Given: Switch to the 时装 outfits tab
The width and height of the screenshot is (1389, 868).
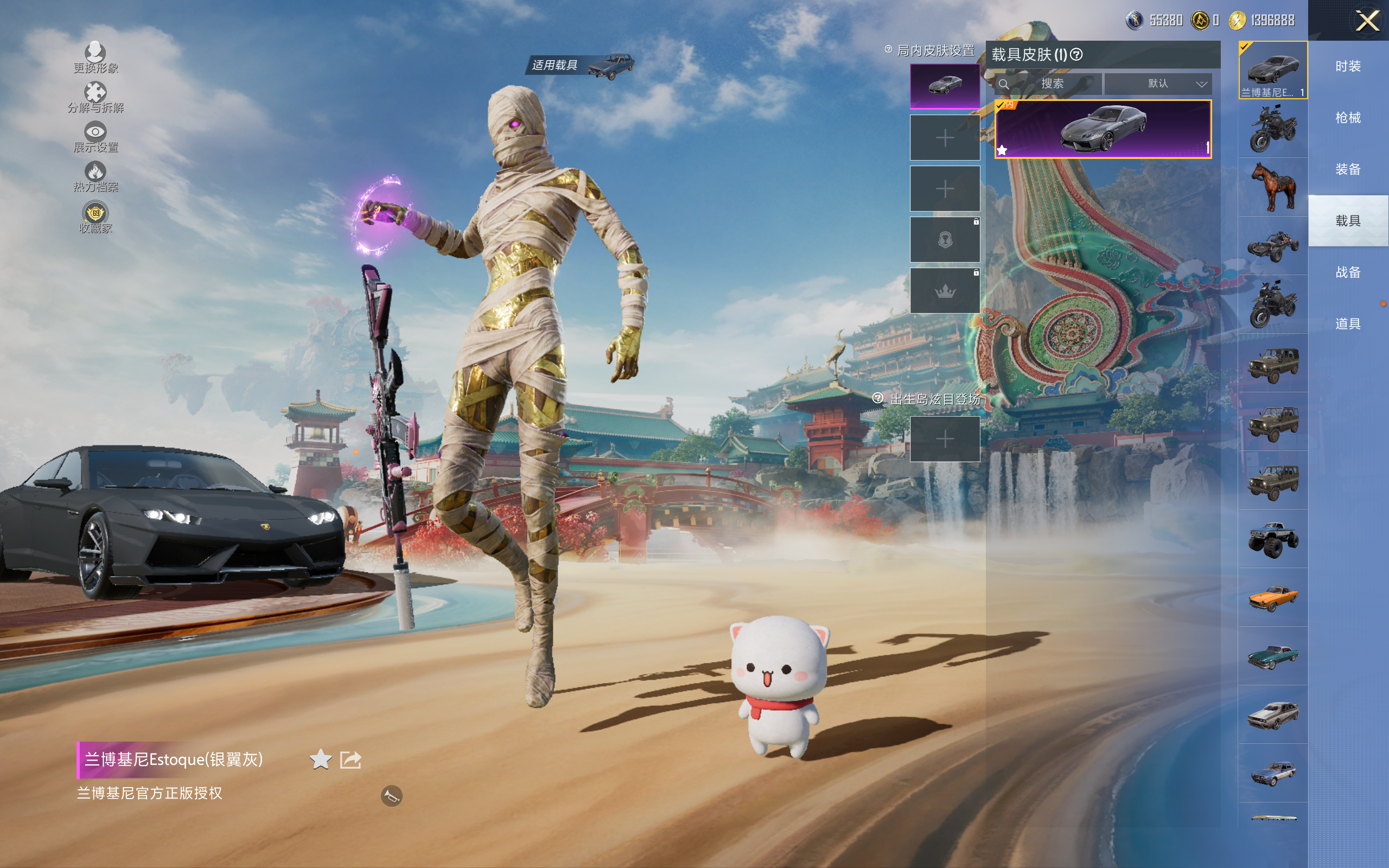Looking at the screenshot, I should click(x=1348, y=67).
